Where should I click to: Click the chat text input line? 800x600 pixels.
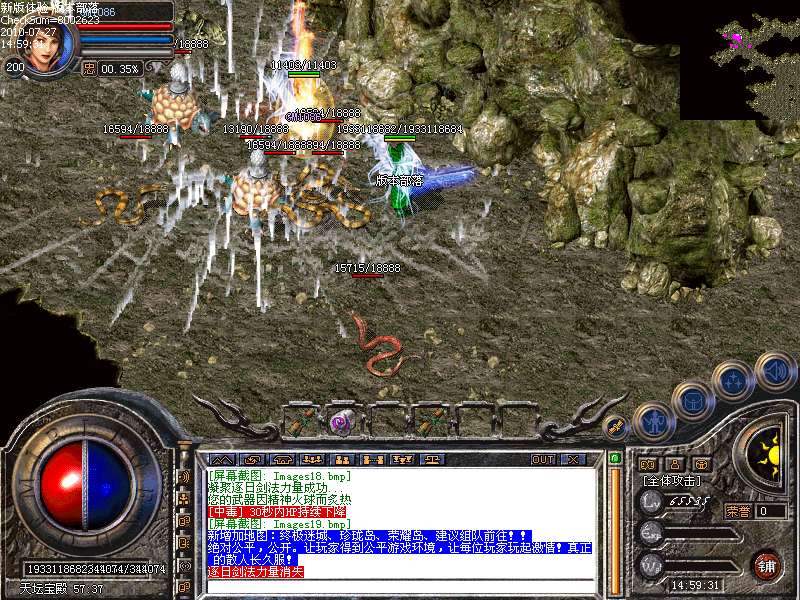click(400, 585)
